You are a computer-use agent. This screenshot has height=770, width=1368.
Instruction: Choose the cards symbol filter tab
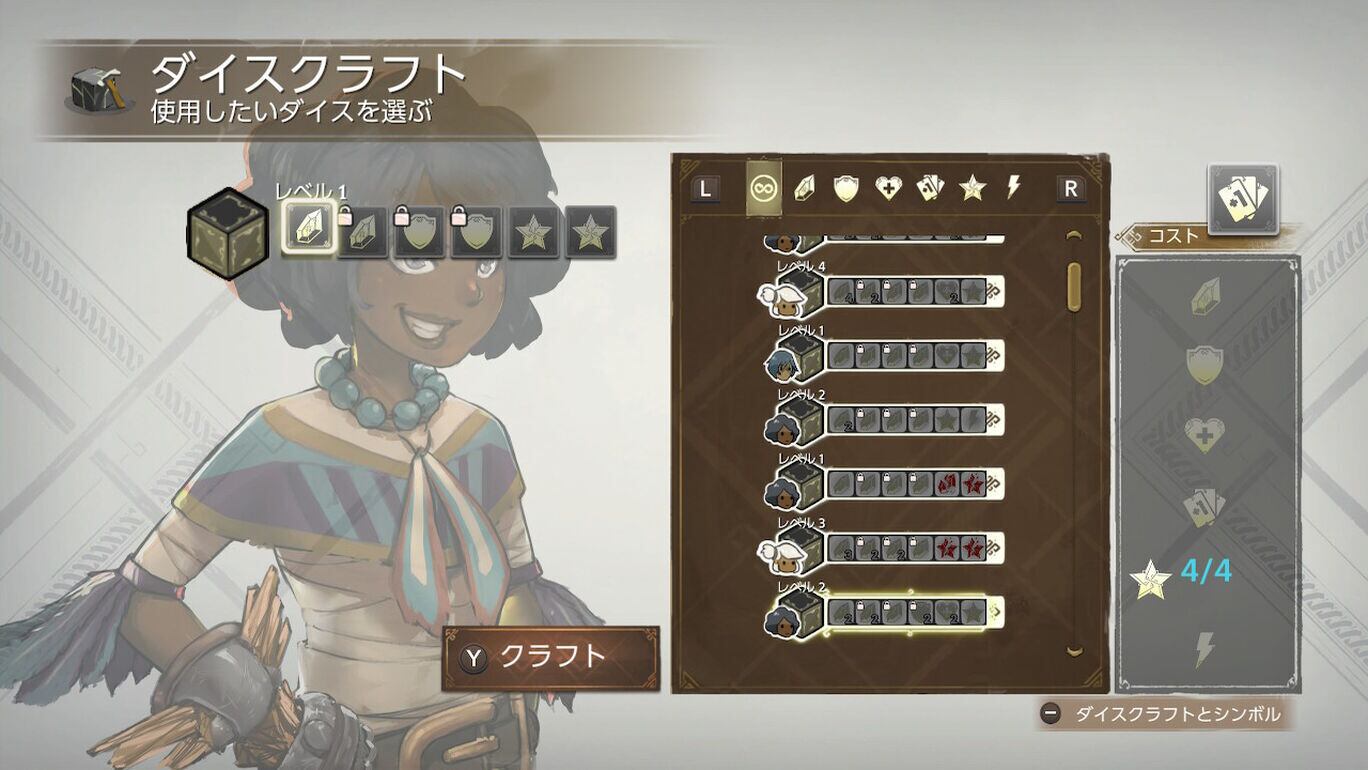pyautogui.click(x=930, y=188)
